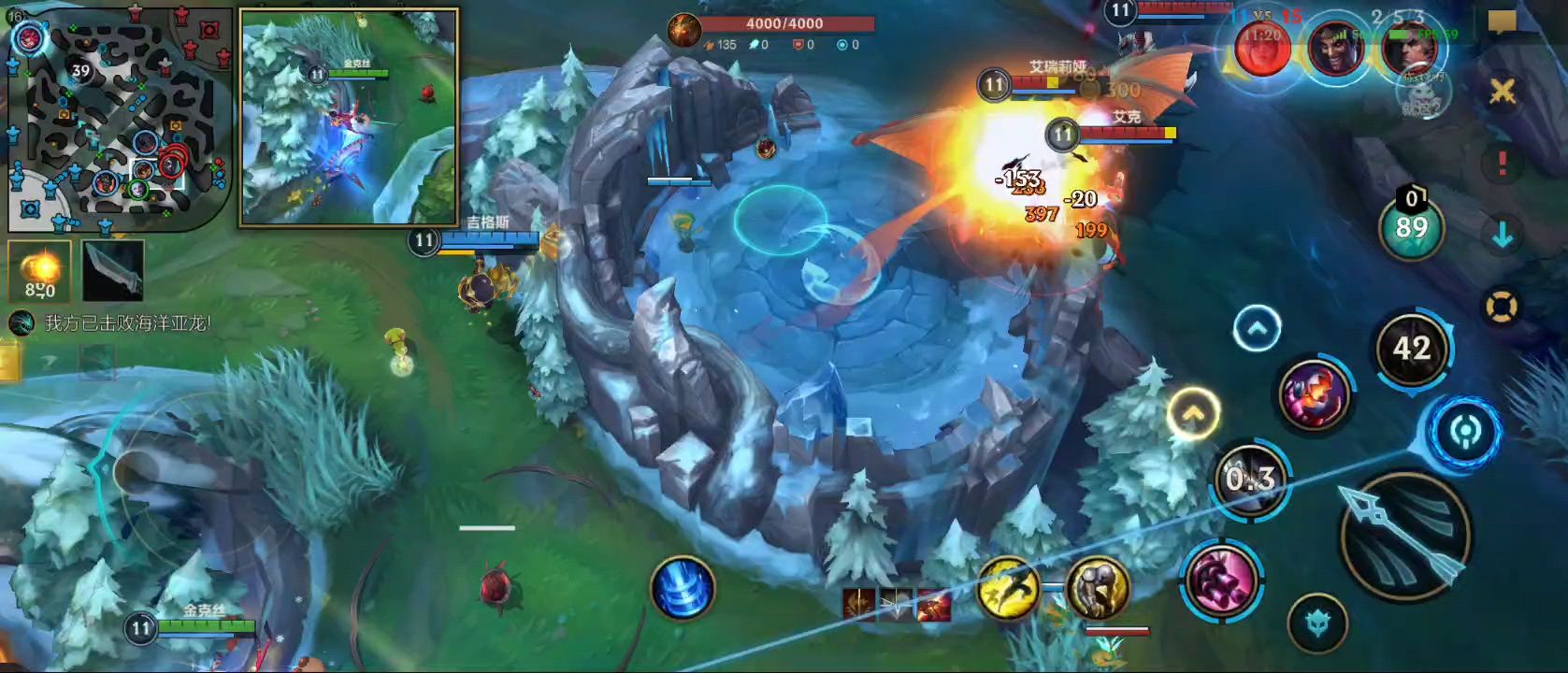Fire the arrow basic attack button
This screenshot has width=1568, height=673.
[x=1404, y=535]
